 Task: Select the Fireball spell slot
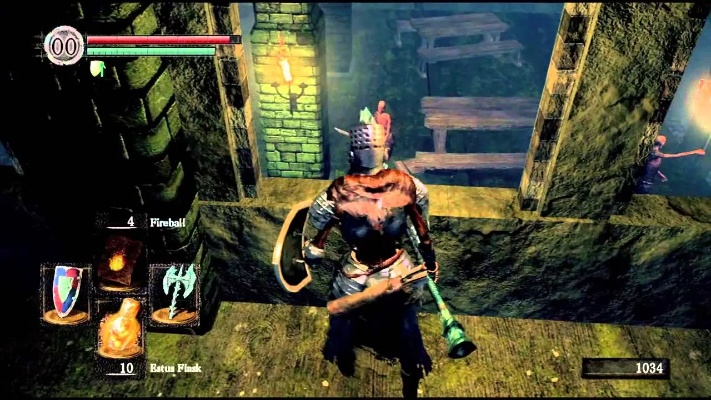click(x=120, y=262)
